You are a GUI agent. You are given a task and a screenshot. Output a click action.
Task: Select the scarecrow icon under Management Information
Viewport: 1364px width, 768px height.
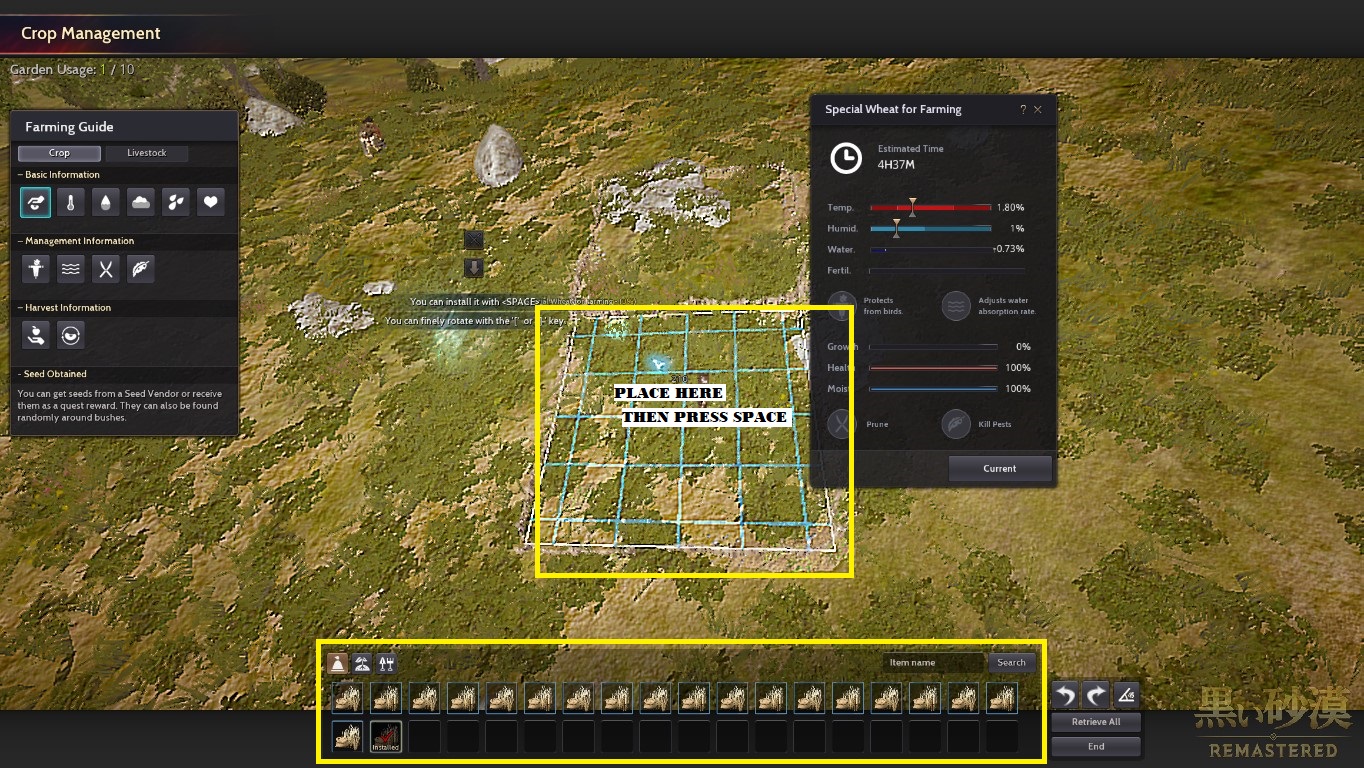[35, 269]
